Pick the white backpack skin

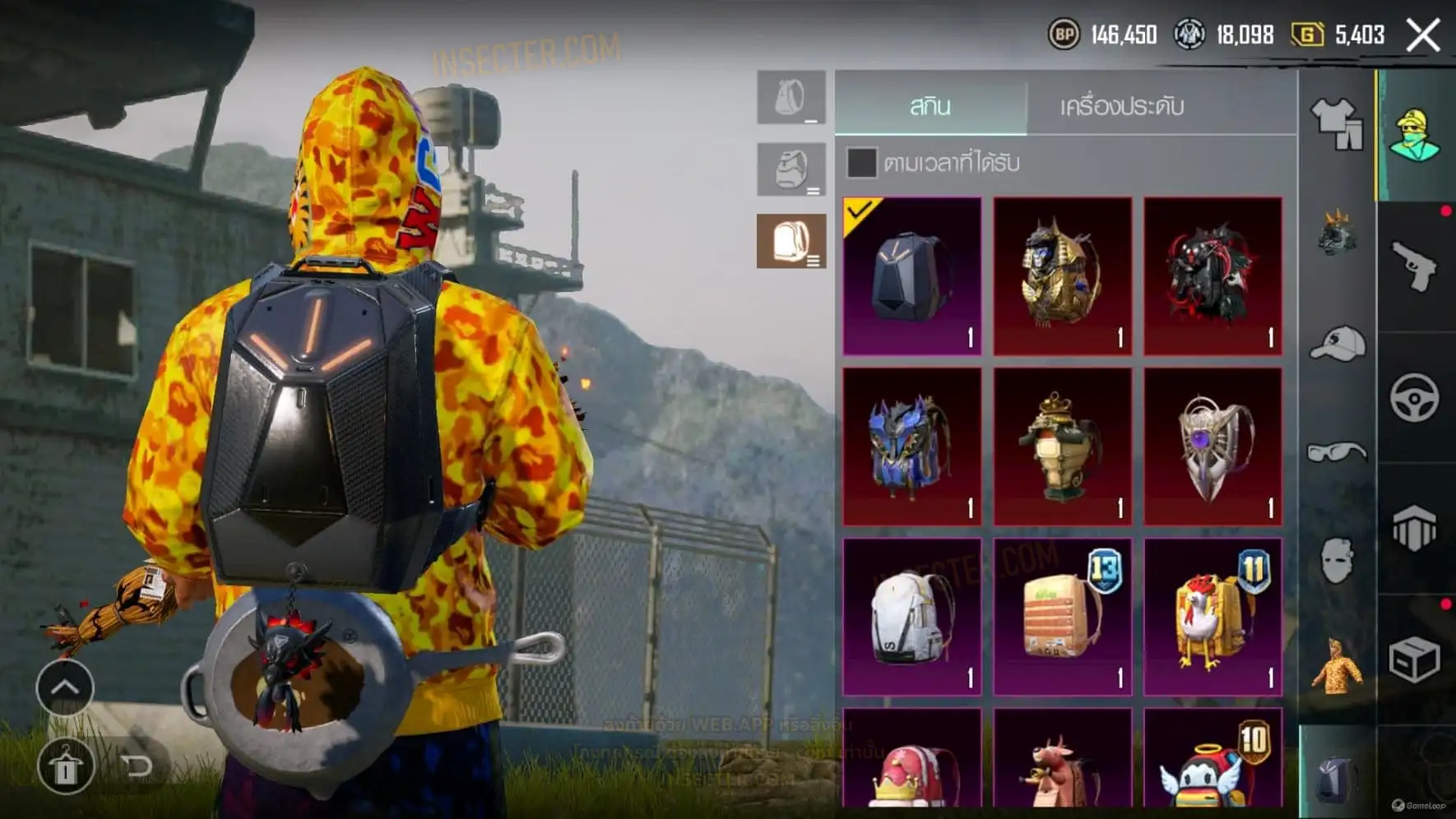(x=912, y=617)
